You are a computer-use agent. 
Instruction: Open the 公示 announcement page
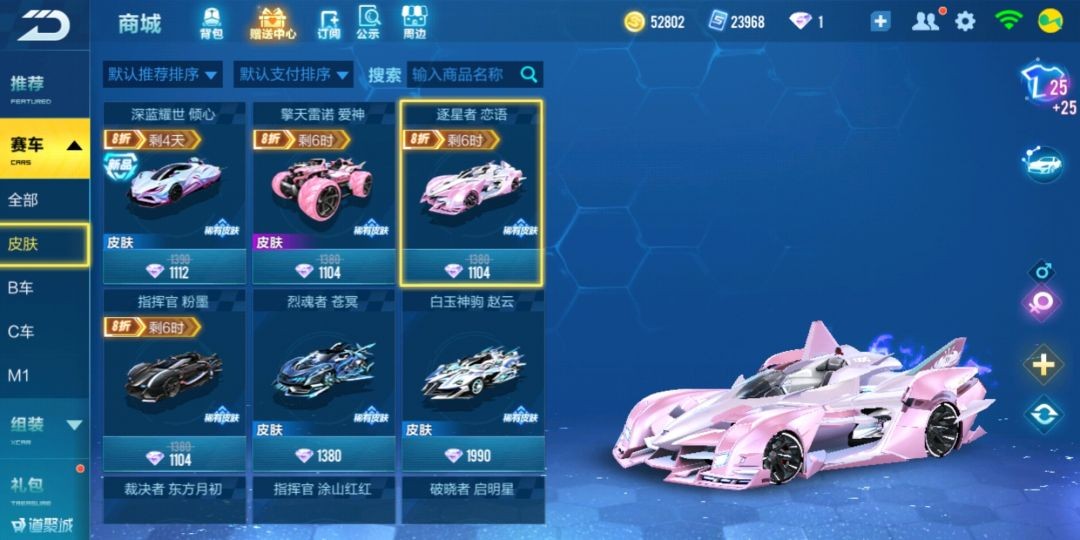coord(368,22)
